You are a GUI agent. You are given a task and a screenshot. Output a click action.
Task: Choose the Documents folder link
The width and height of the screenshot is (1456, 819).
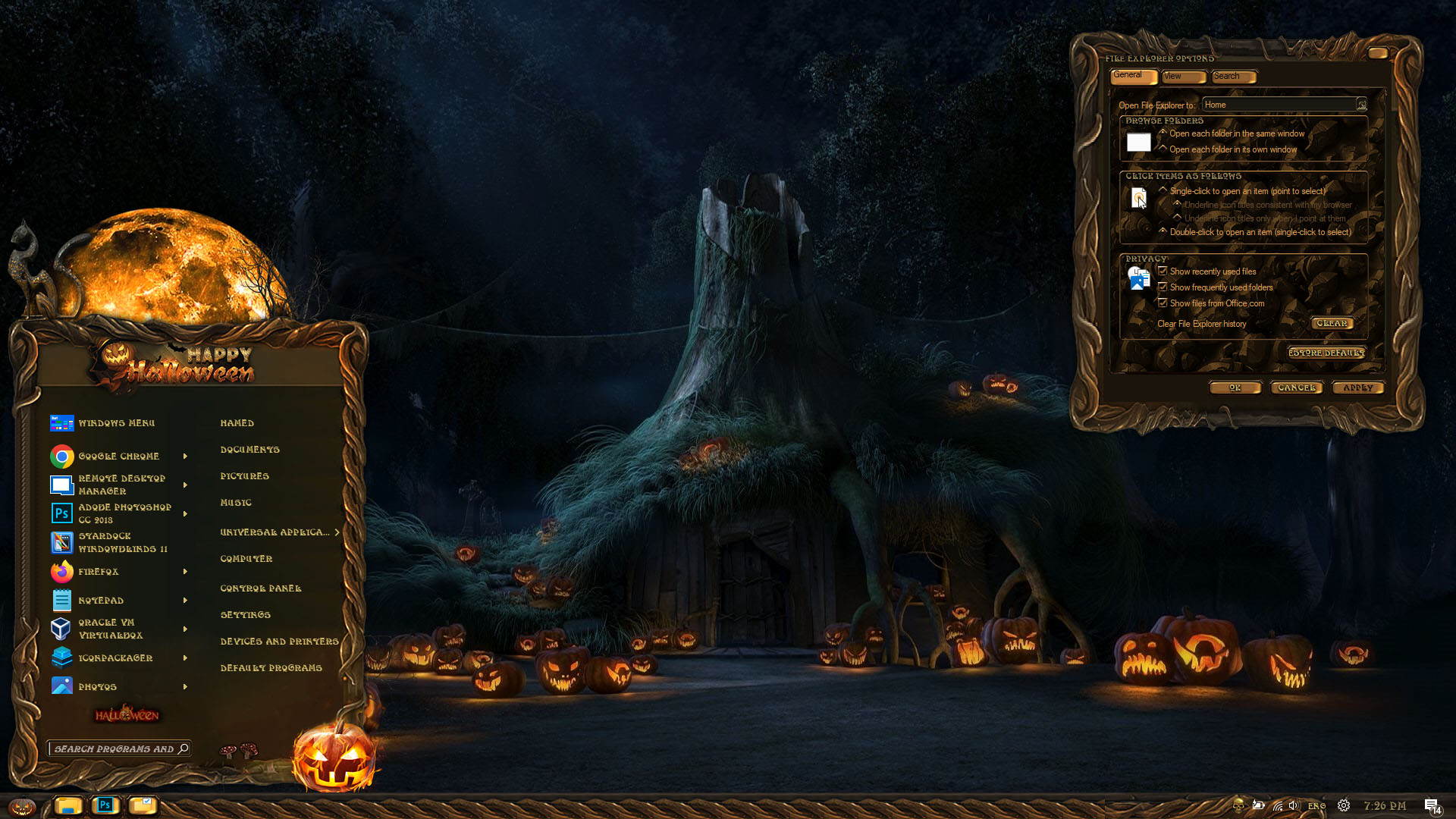[249, 450]
